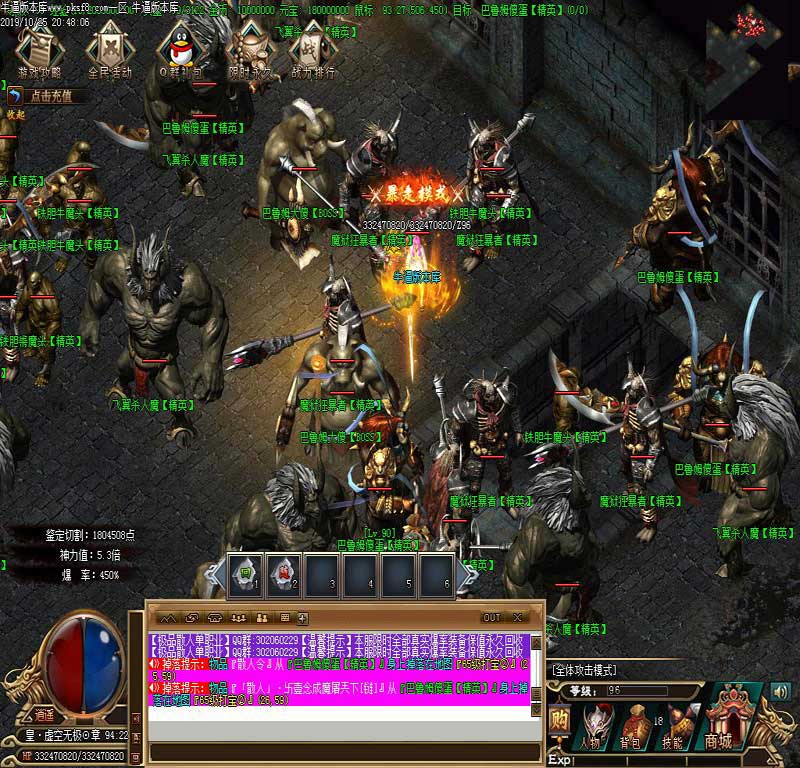Viewport: 800px width, 768px height.
Task: Open the 游戏攻略 game guide icon
Action: [40, 51]
